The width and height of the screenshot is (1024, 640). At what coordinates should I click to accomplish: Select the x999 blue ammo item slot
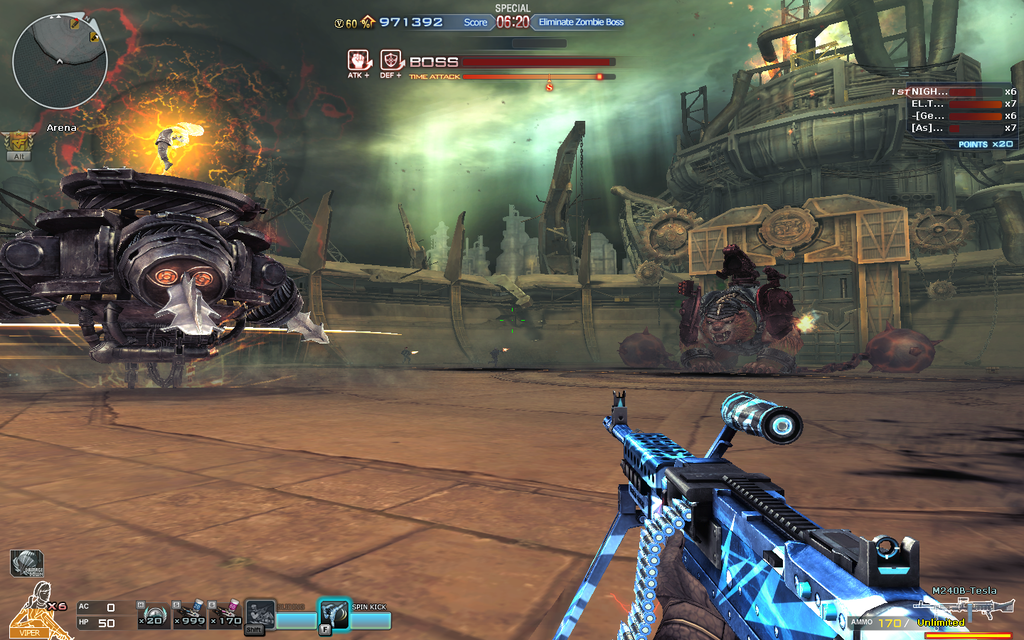[189, 616]
